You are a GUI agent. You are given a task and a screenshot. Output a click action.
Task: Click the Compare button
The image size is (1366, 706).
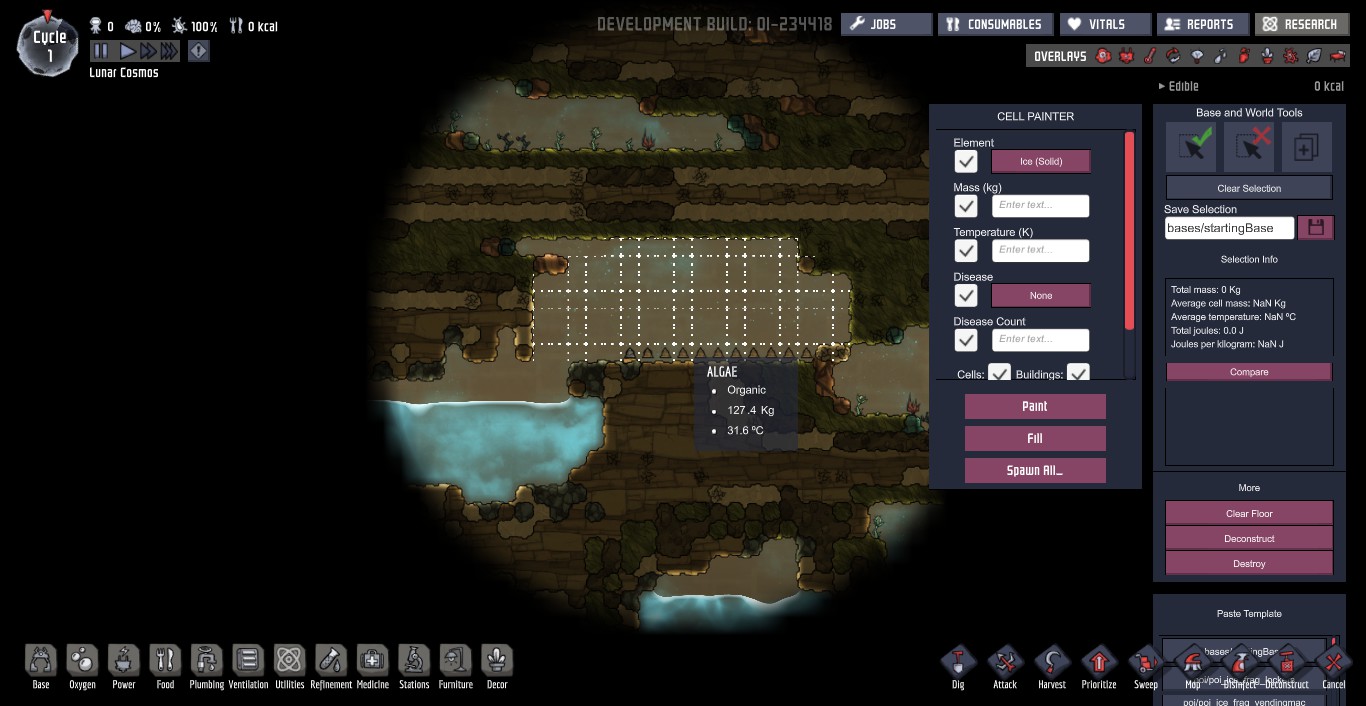[x=1249, y=372]
